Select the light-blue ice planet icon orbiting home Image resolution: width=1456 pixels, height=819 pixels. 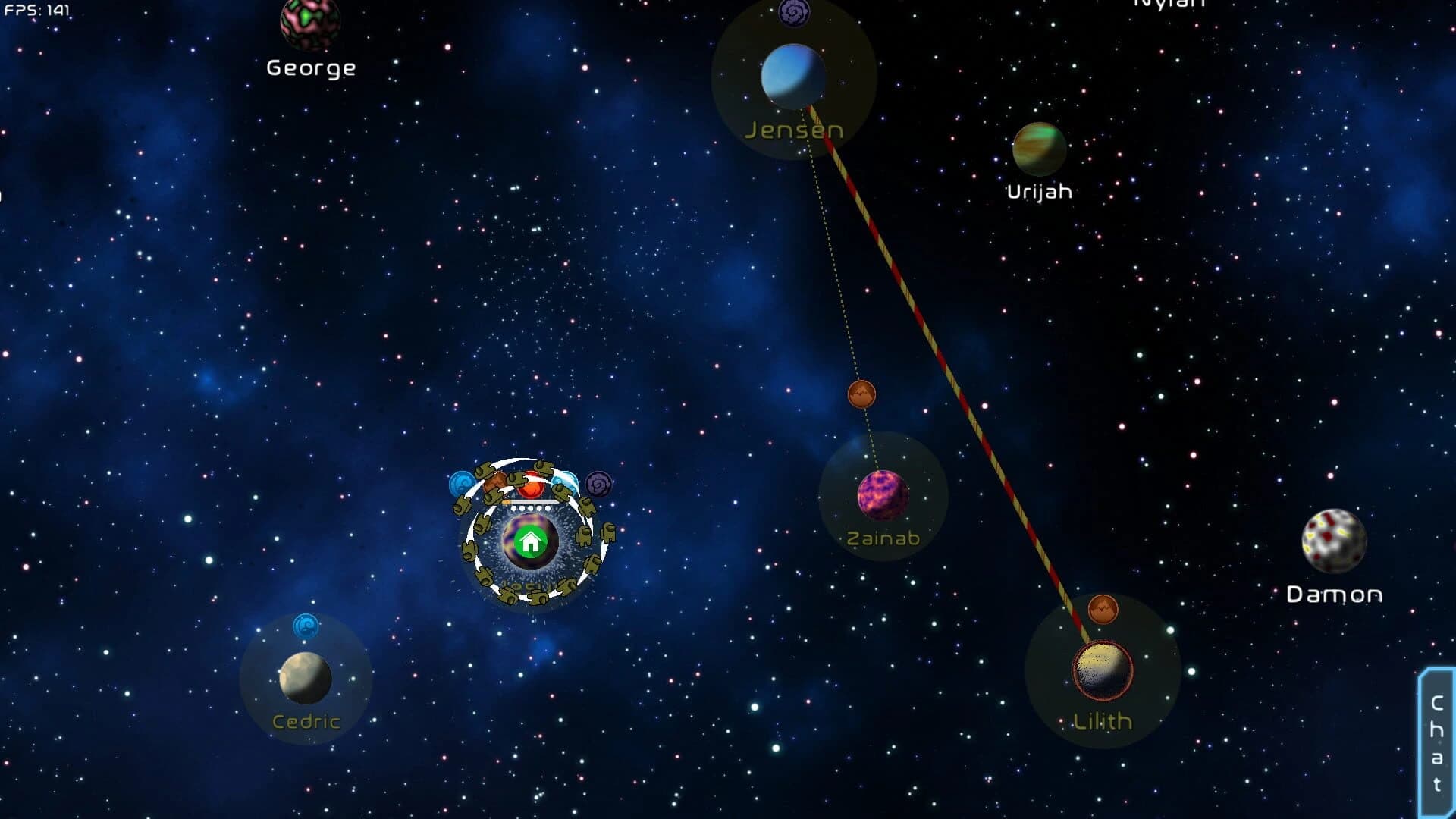coord(565,483)
